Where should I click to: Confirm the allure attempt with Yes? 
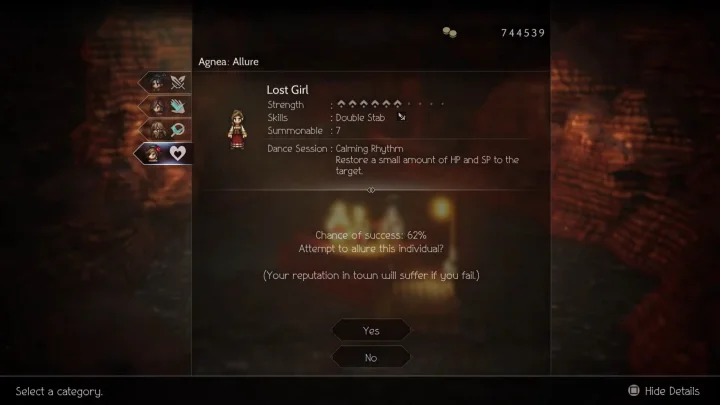point(371,330)
